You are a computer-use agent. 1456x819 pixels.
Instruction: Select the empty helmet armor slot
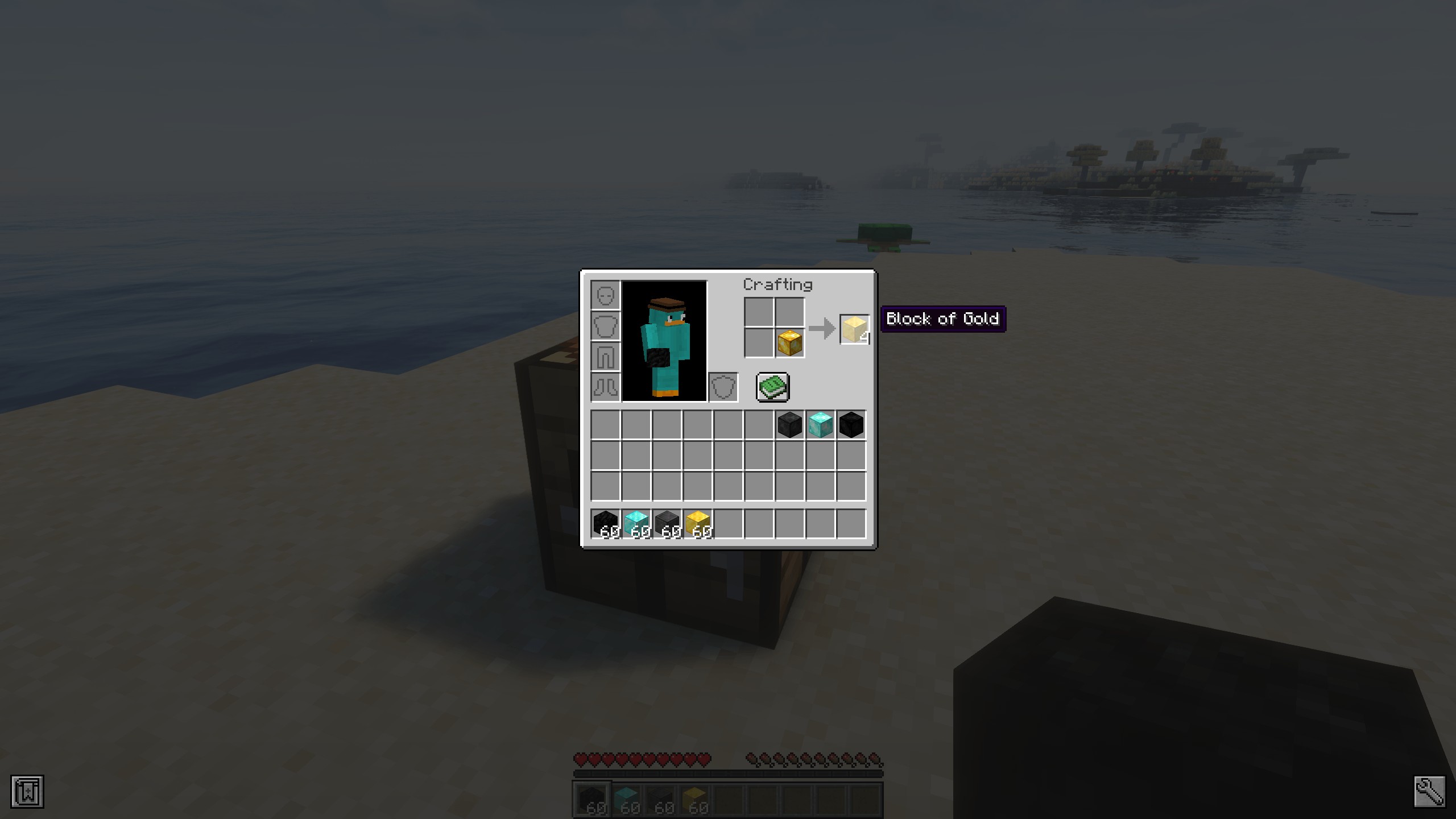pyautogui.click(x=605, y=295)
